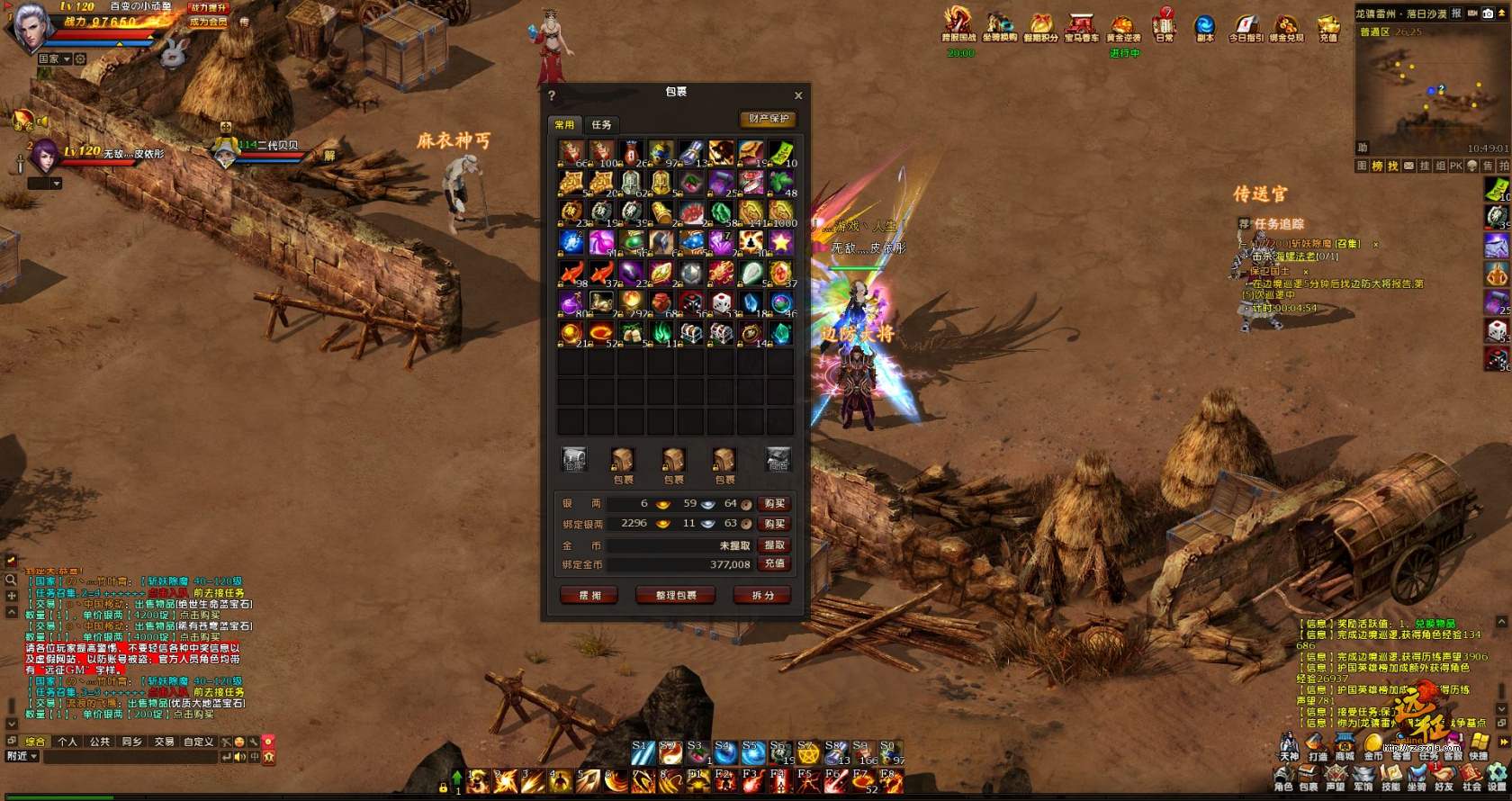Select the yellow star item slot

[780, 242]
